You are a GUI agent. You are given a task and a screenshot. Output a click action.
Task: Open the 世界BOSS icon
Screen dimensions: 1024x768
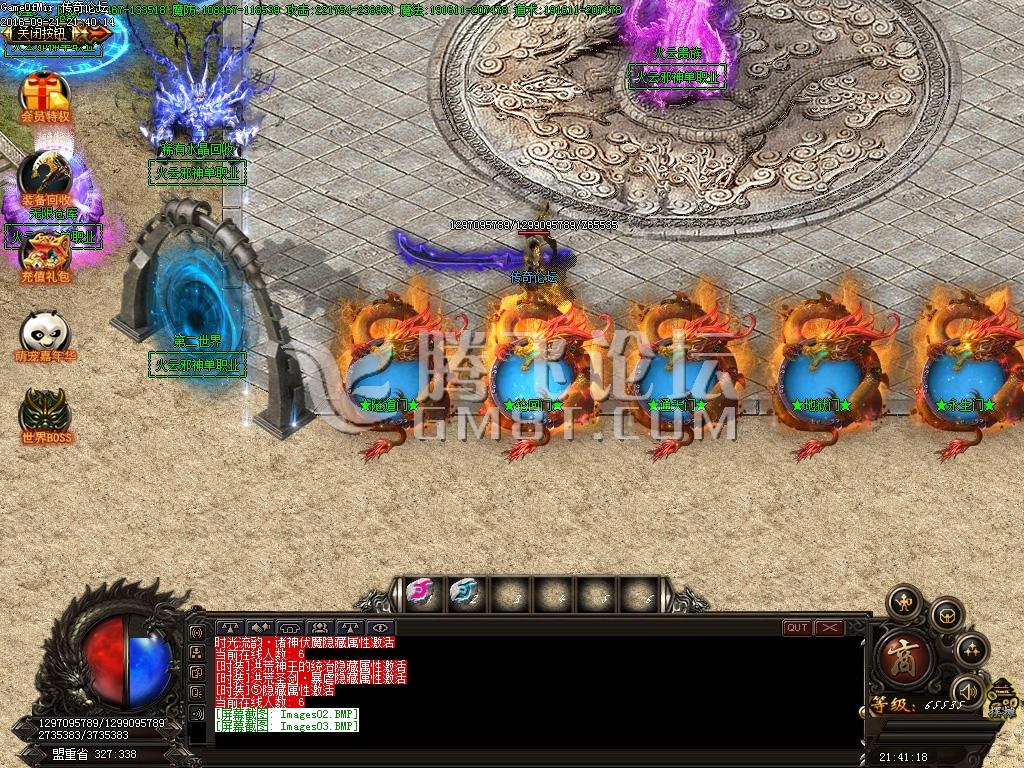coord(45,410)
